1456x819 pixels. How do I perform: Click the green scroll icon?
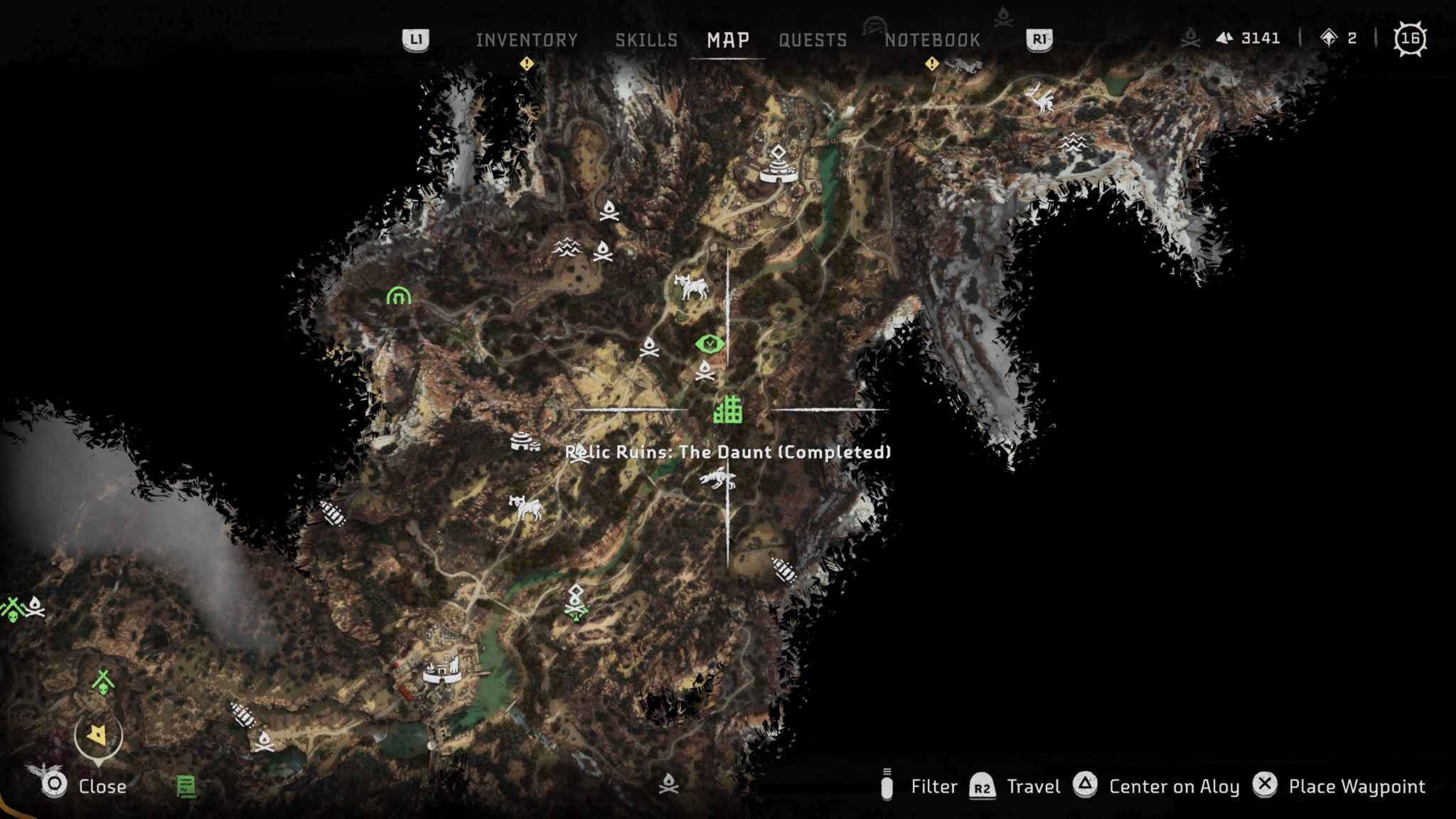pos(186,786)
